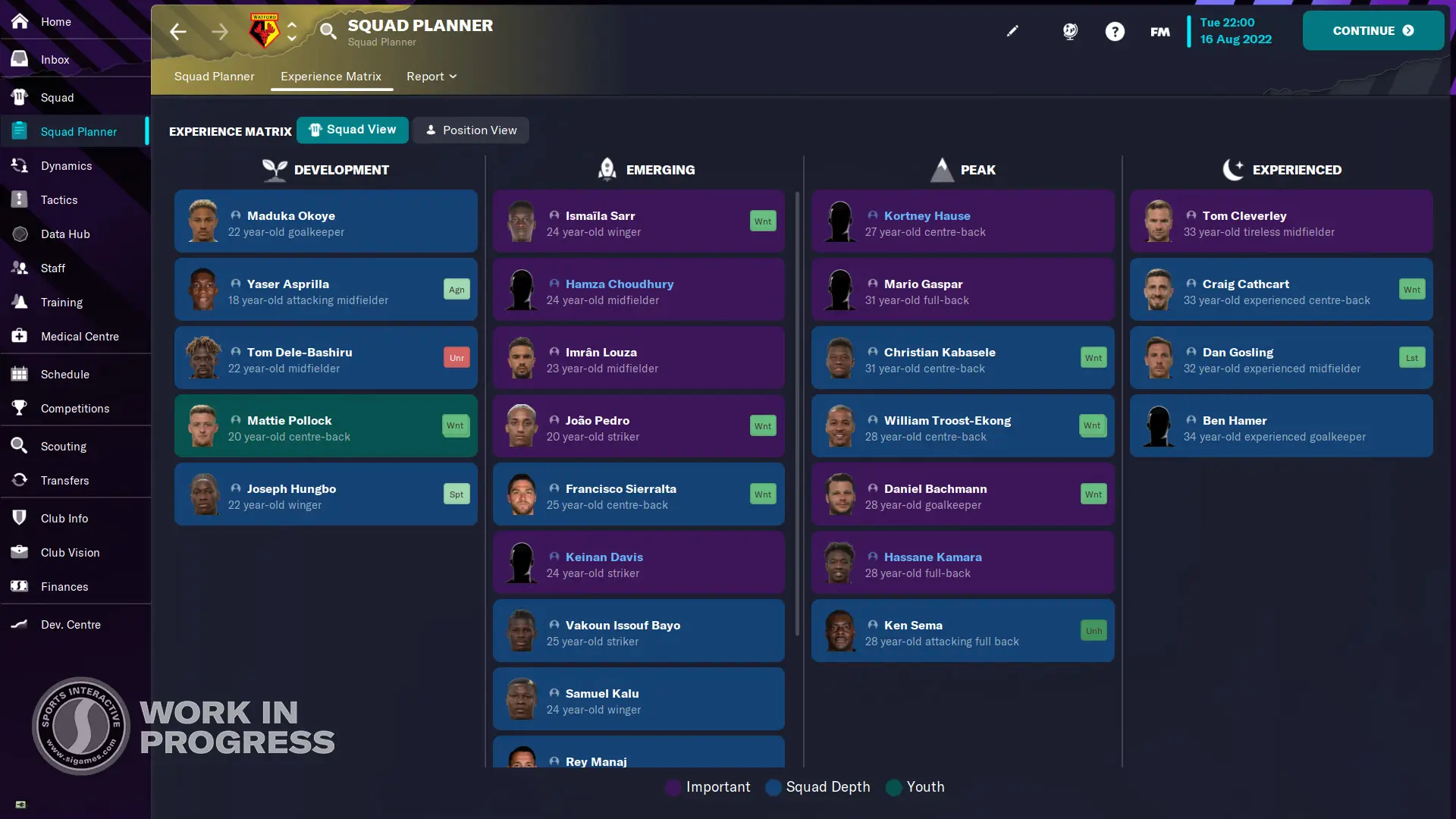This screenshot has height=819, width=1456.
Task: Expand the Ken Sema Unh status tag
Action: [1093, 630]
